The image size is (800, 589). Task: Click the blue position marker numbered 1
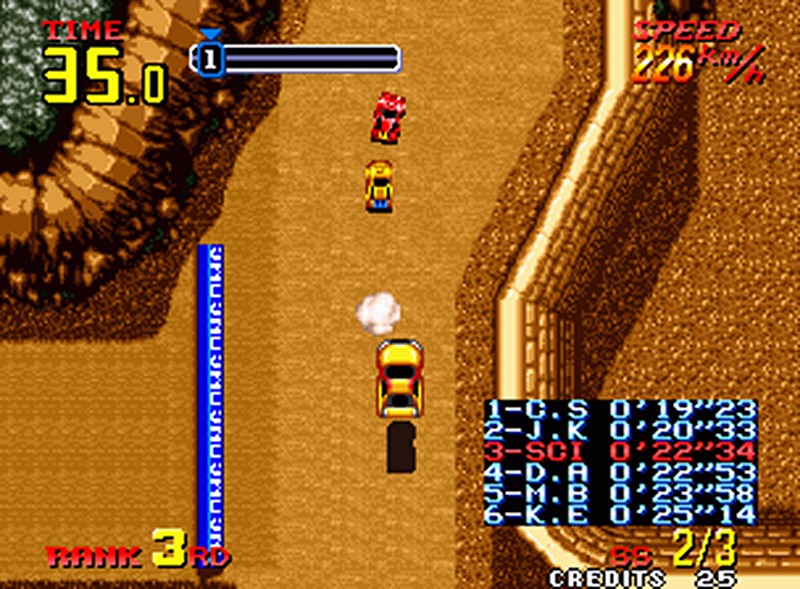209,59
